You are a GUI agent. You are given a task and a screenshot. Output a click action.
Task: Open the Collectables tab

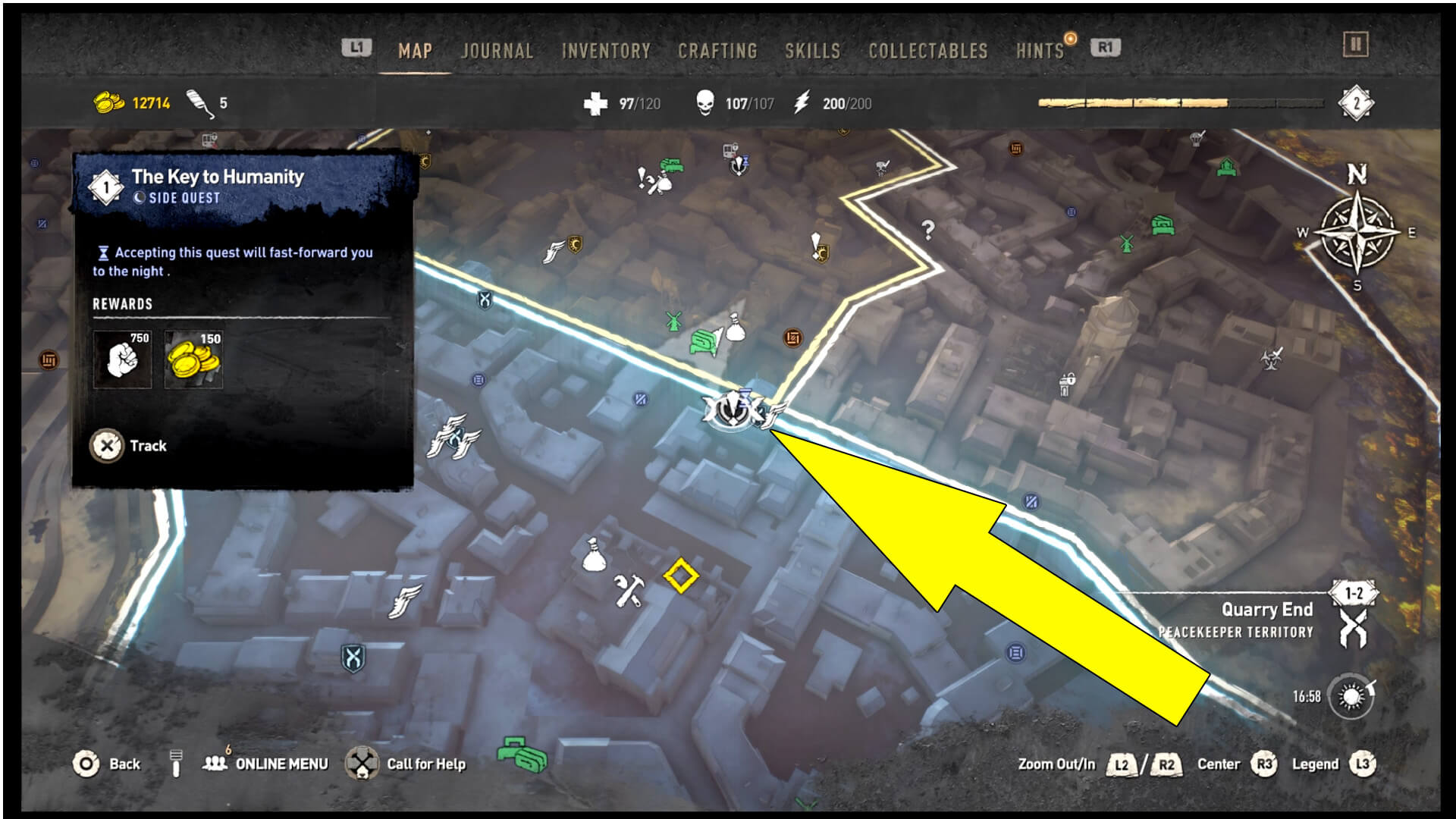click(927, 51)
